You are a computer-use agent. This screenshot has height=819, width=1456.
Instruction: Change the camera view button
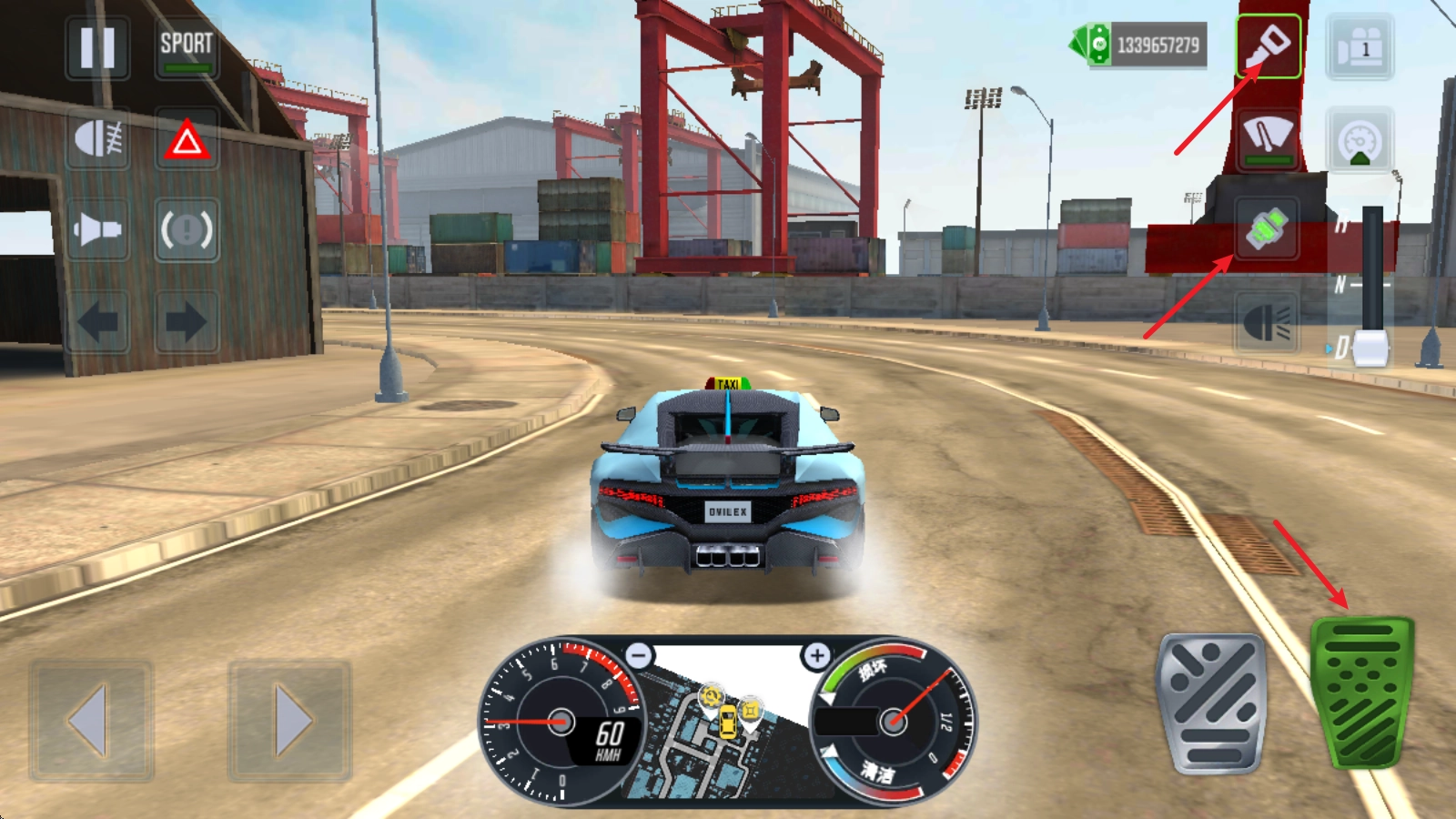click(x=1360, y=47)
